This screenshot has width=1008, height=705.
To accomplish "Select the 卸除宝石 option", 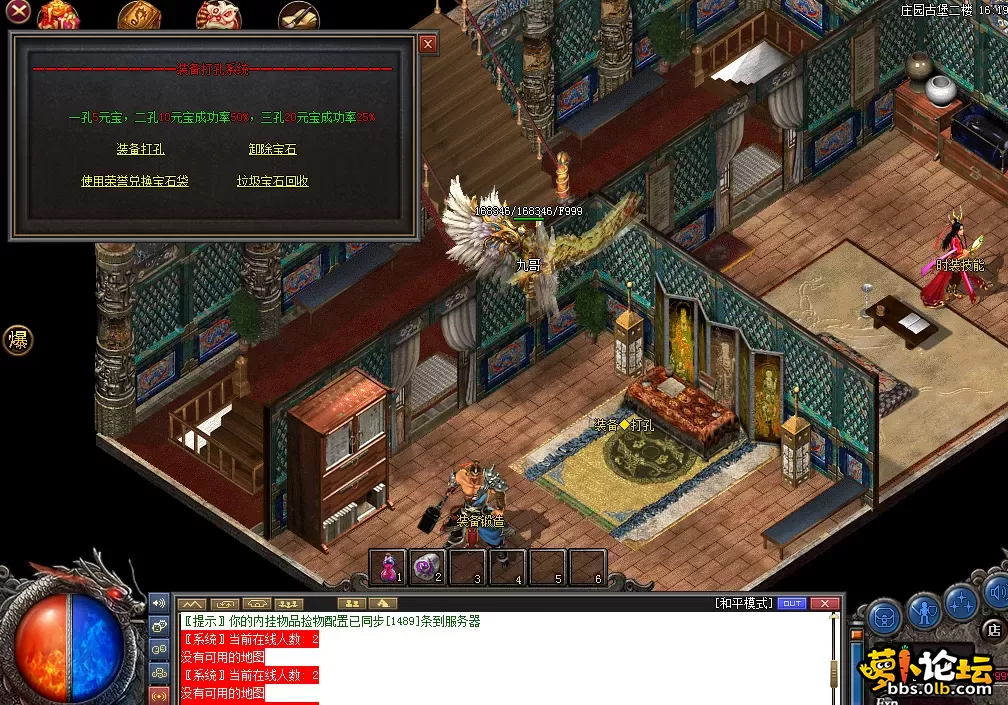I will [x=272, y=149].
